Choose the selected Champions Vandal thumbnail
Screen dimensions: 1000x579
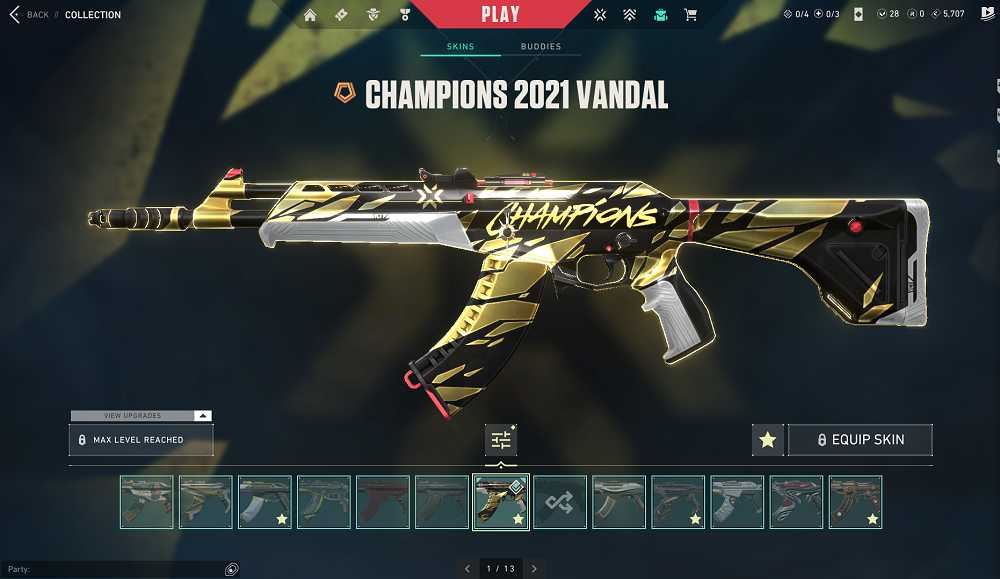pyautogui.click(x=499, y=502)
